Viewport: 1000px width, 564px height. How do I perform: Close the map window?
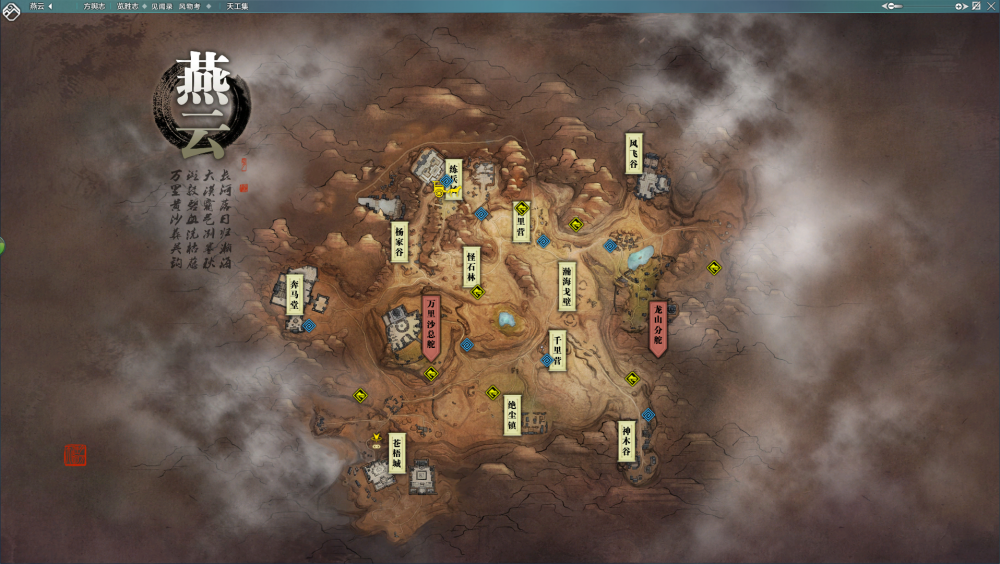click(989, 6)
